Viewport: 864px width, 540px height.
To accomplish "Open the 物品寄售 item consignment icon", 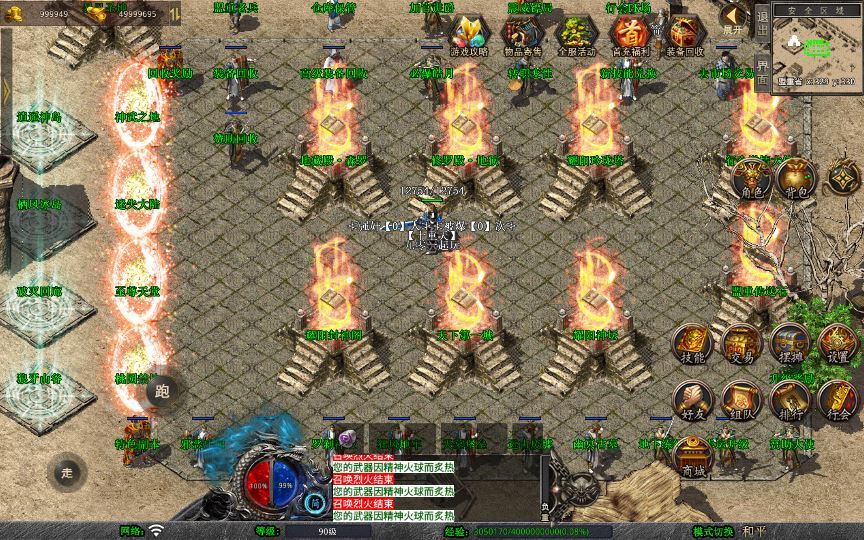I will point(521,34).
